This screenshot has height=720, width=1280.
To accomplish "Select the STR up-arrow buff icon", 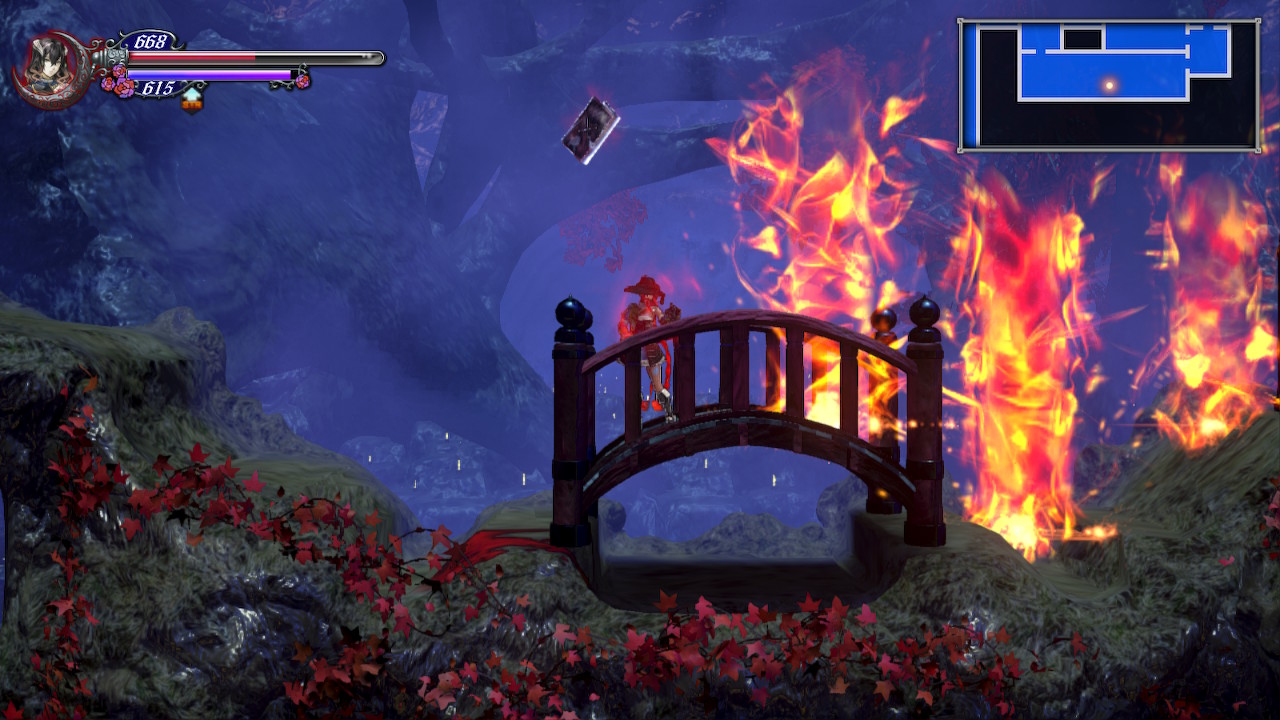I will (192, 98).
